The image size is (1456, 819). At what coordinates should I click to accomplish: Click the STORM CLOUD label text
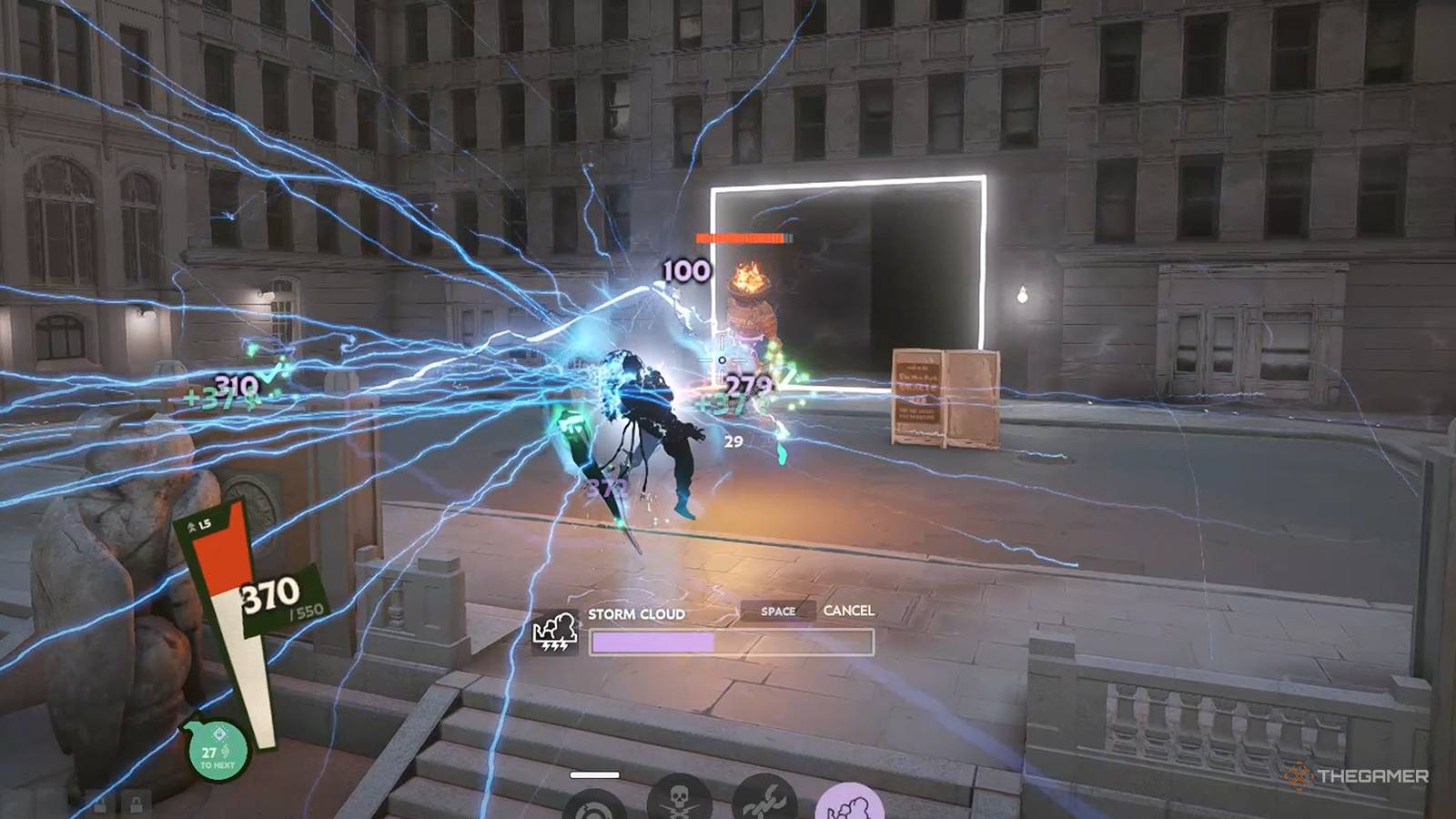635,614
